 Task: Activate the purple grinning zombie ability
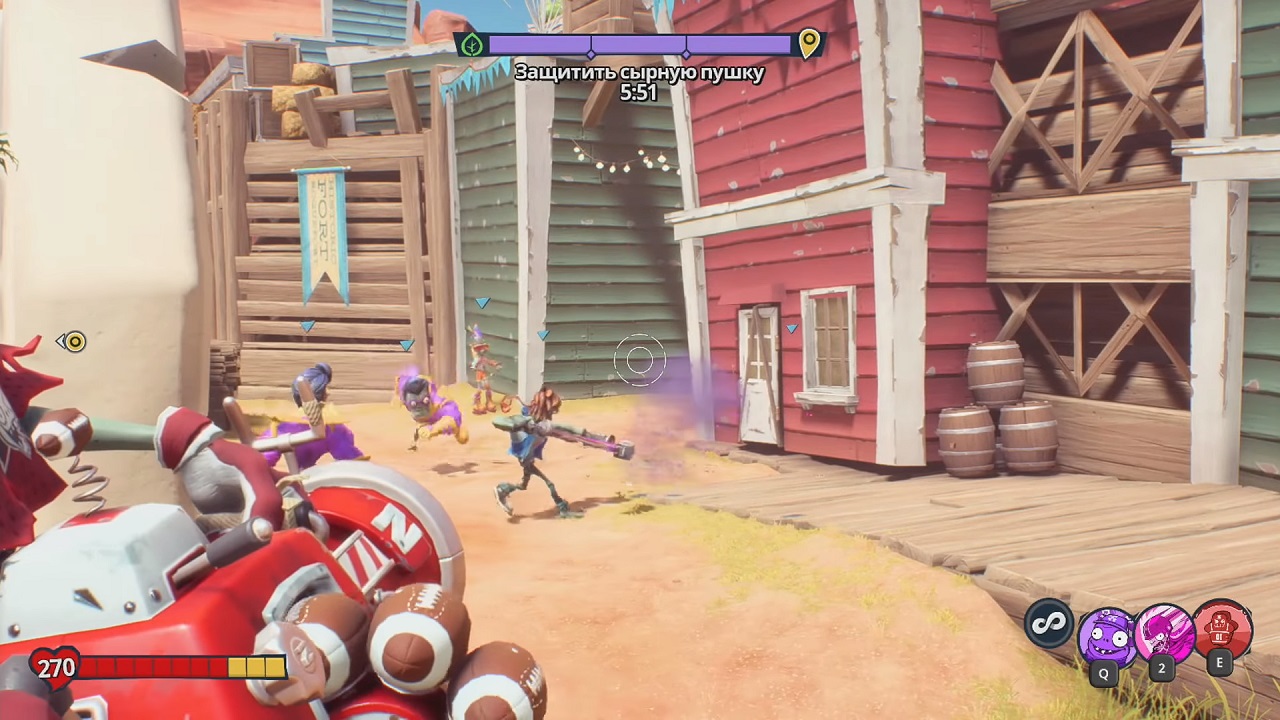[1105, 635]
